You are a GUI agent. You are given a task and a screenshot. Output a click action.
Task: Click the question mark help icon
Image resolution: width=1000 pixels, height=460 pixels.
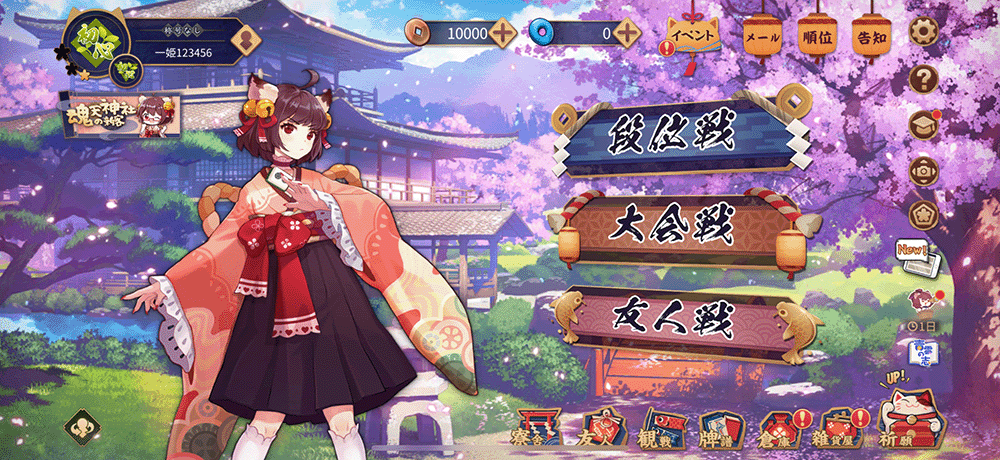click(x=925, y=78)
